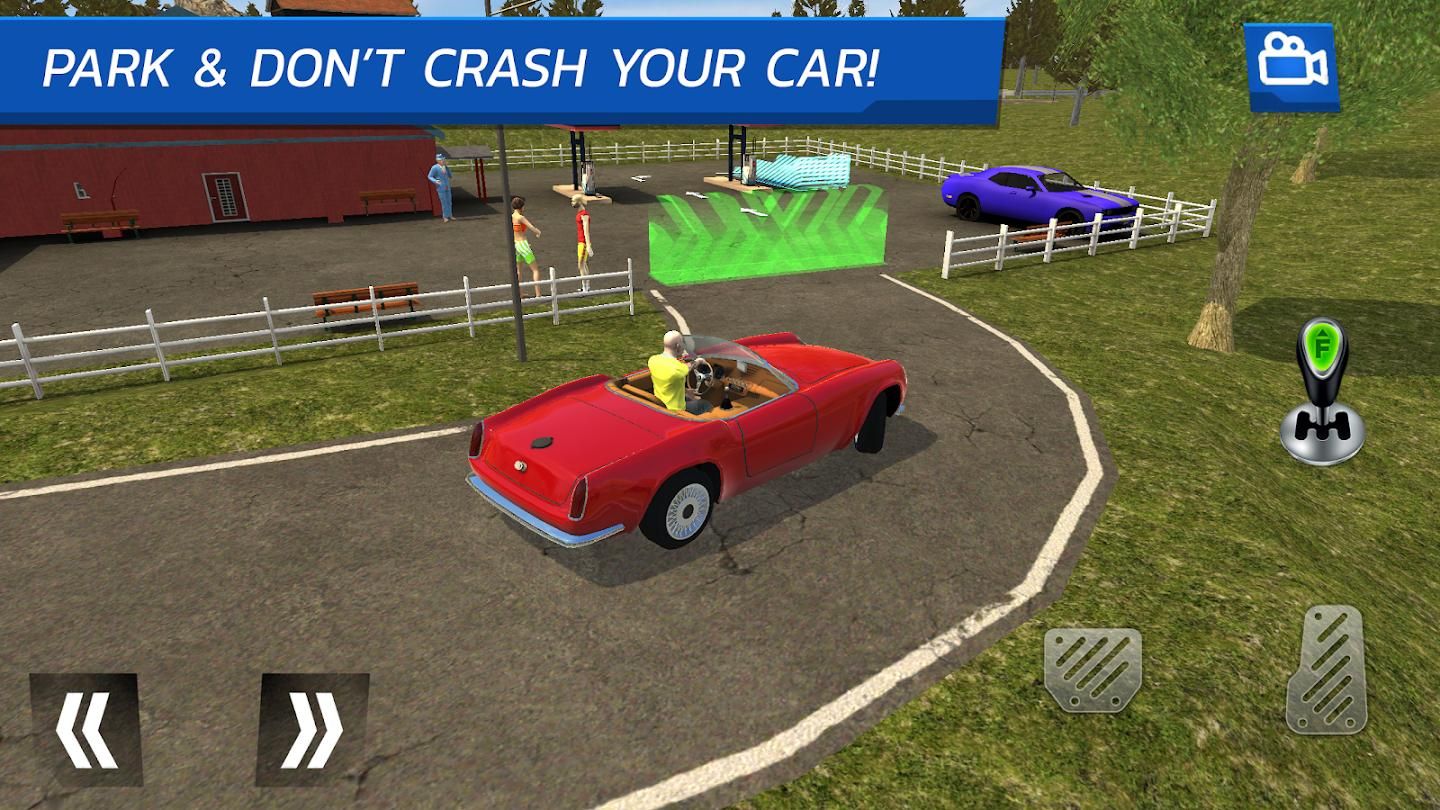Steer right with the right arrow button
This screenshot has width=1440, height=810.
313,729
